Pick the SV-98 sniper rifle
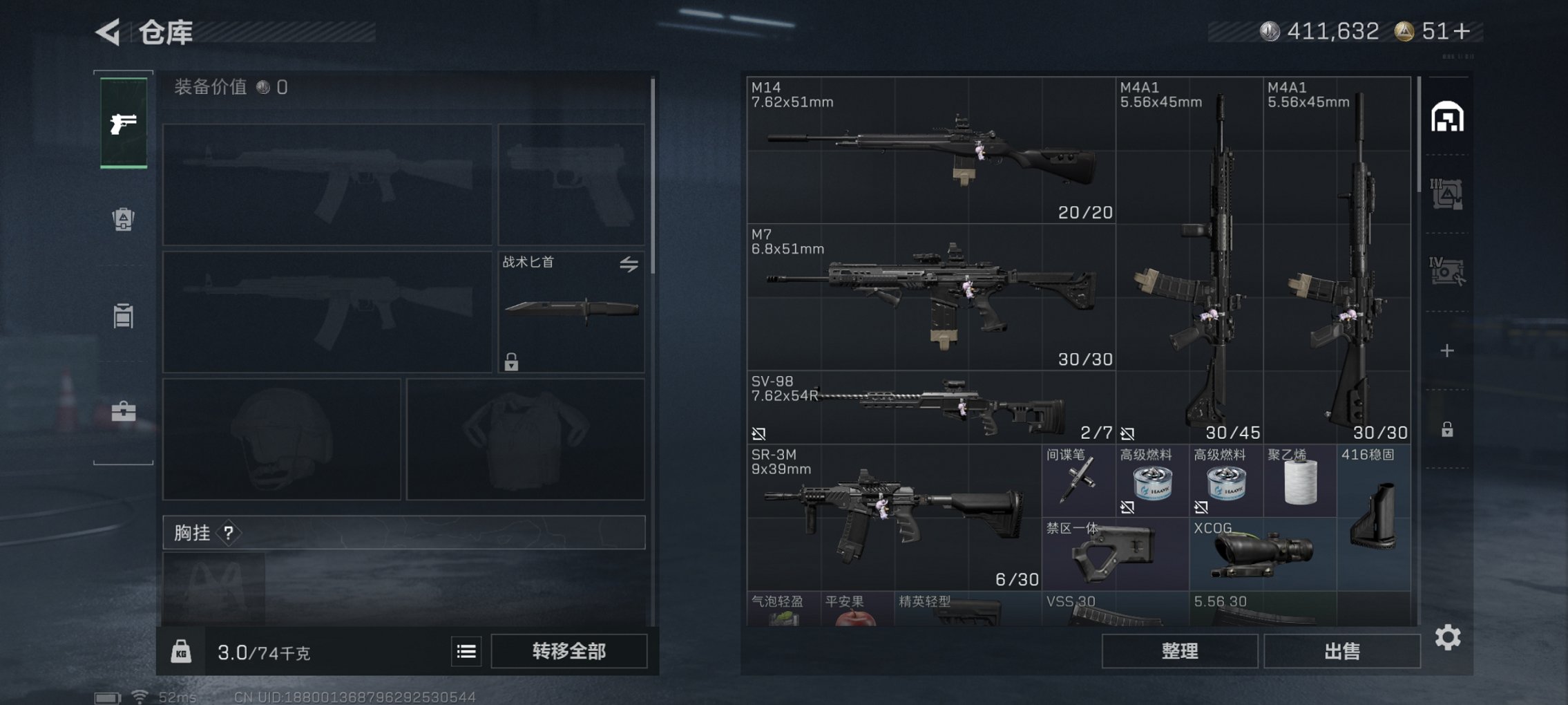The height and width of the screenshot is (705, 1568). pos(930,408)
